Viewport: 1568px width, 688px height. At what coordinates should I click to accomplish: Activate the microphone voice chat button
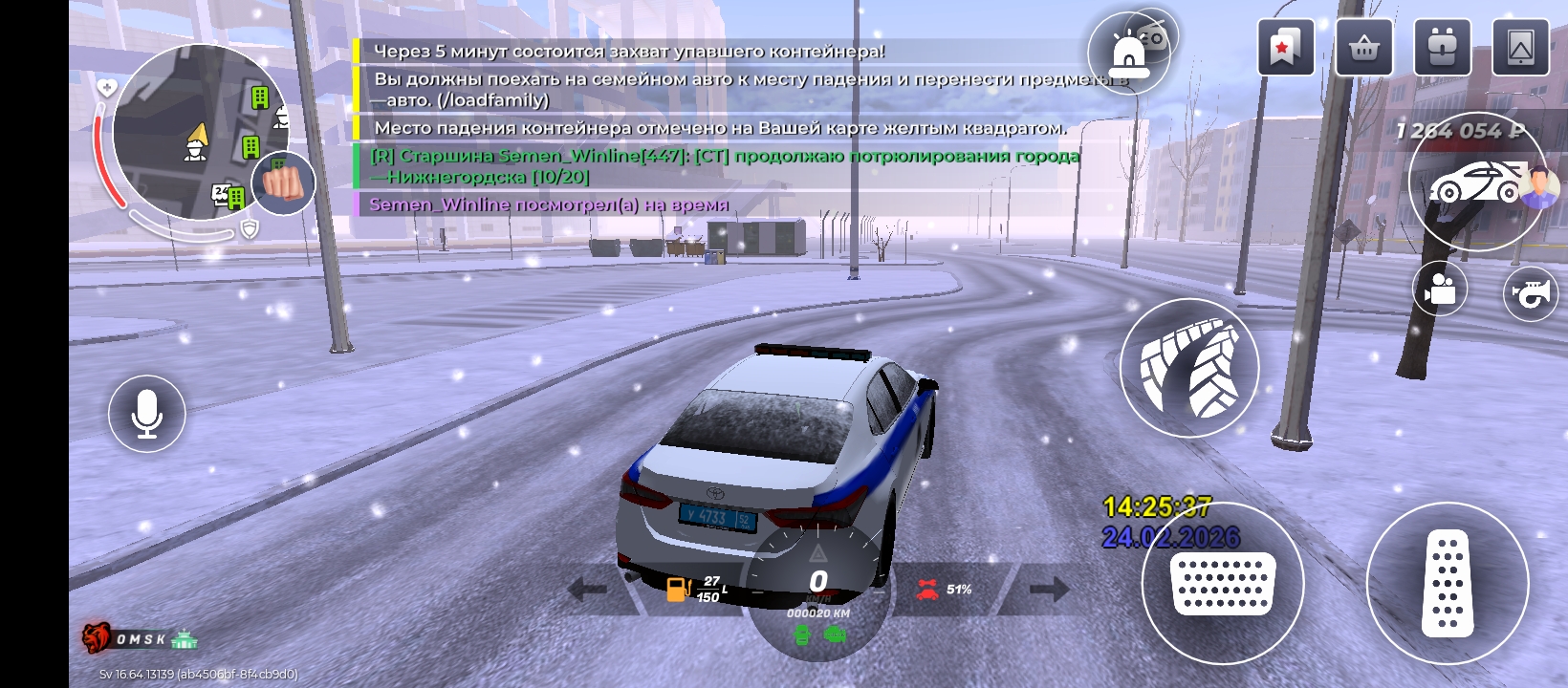[x=146, y=414]
